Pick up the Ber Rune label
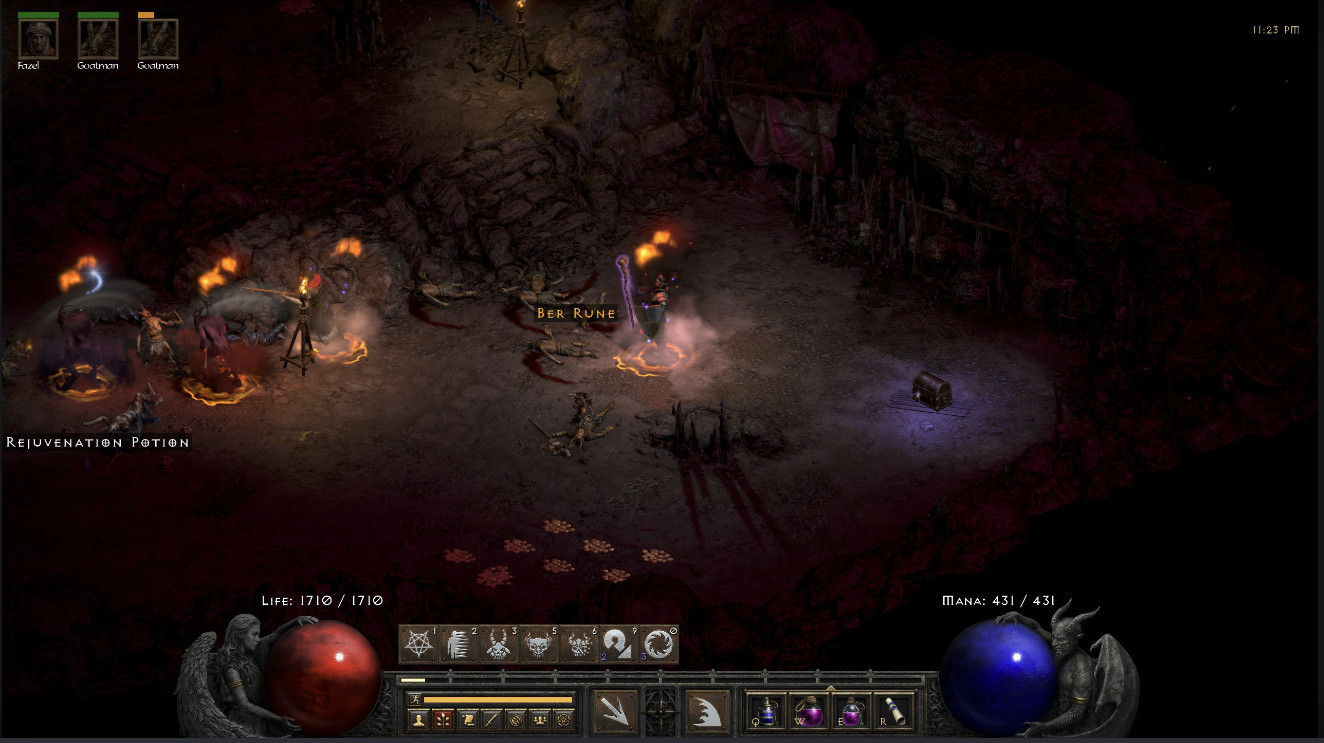This screenshot has width=1324, height=743. 574,313
